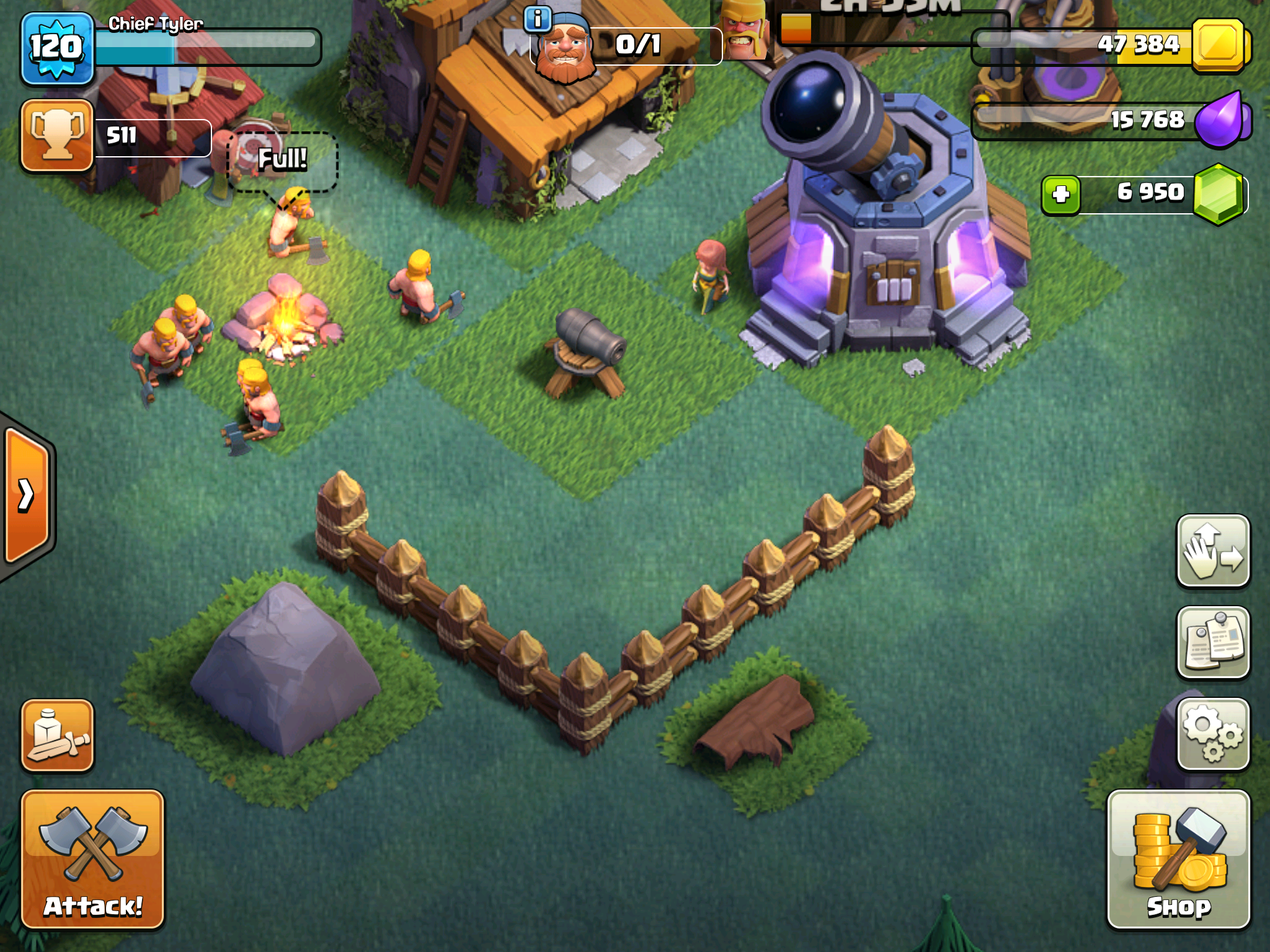This screenshot has width=1270, height=952.
Task: Add gems with the green plus button
Action: (x=1061, y=195)
